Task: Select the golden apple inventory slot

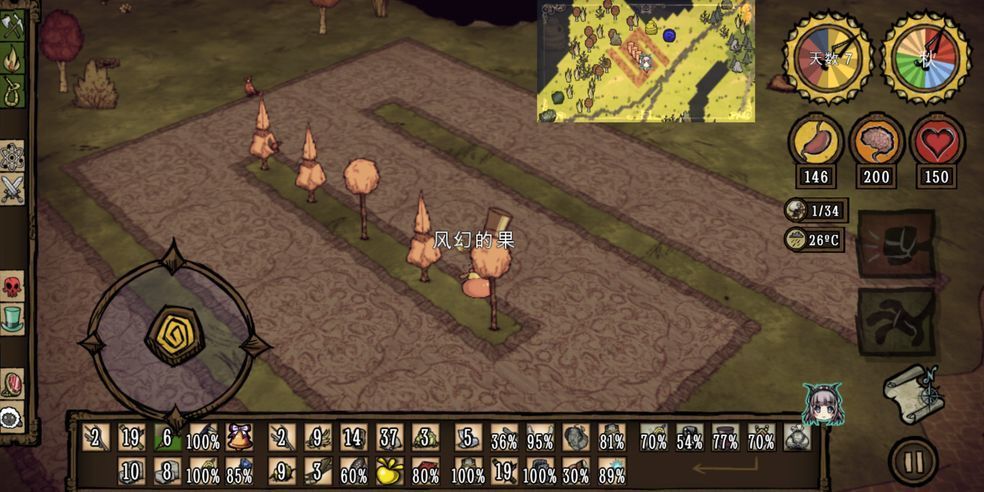Action: point(388,472)
